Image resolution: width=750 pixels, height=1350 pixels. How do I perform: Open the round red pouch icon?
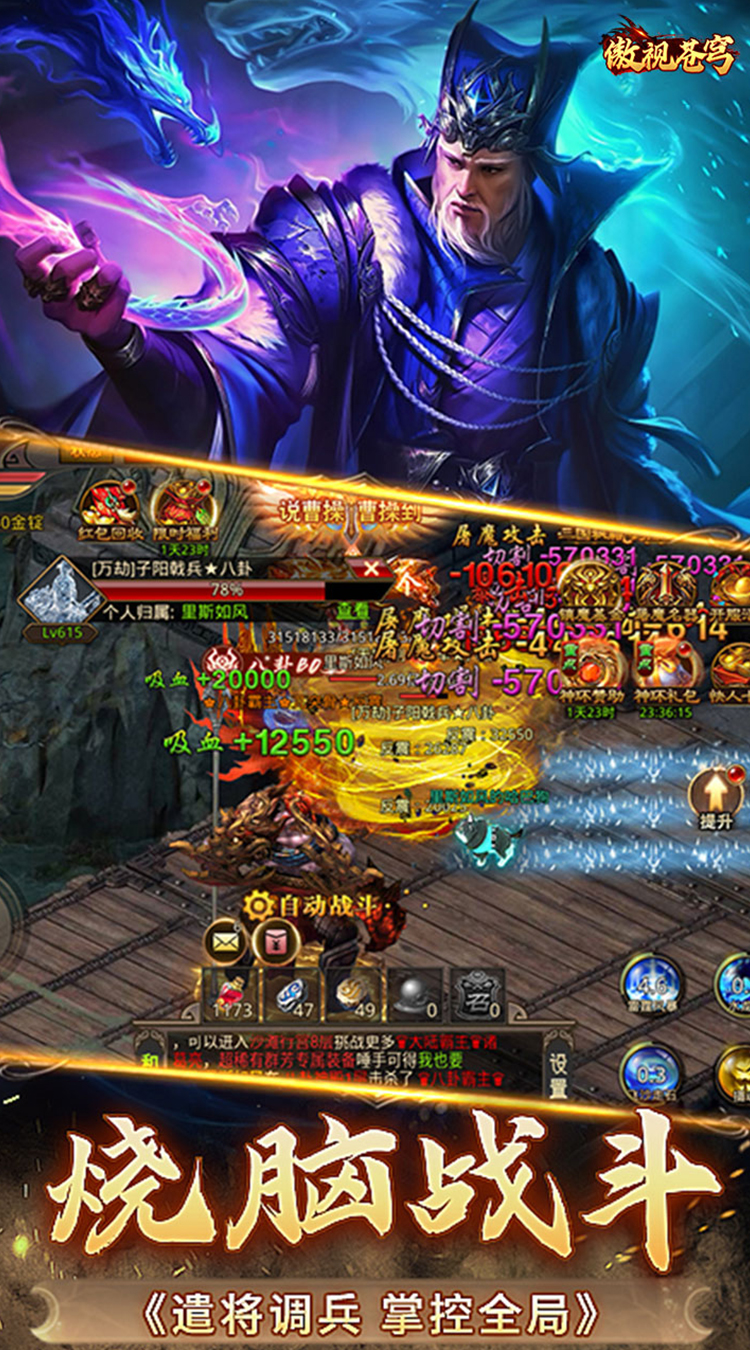click(x=274, y=941)
